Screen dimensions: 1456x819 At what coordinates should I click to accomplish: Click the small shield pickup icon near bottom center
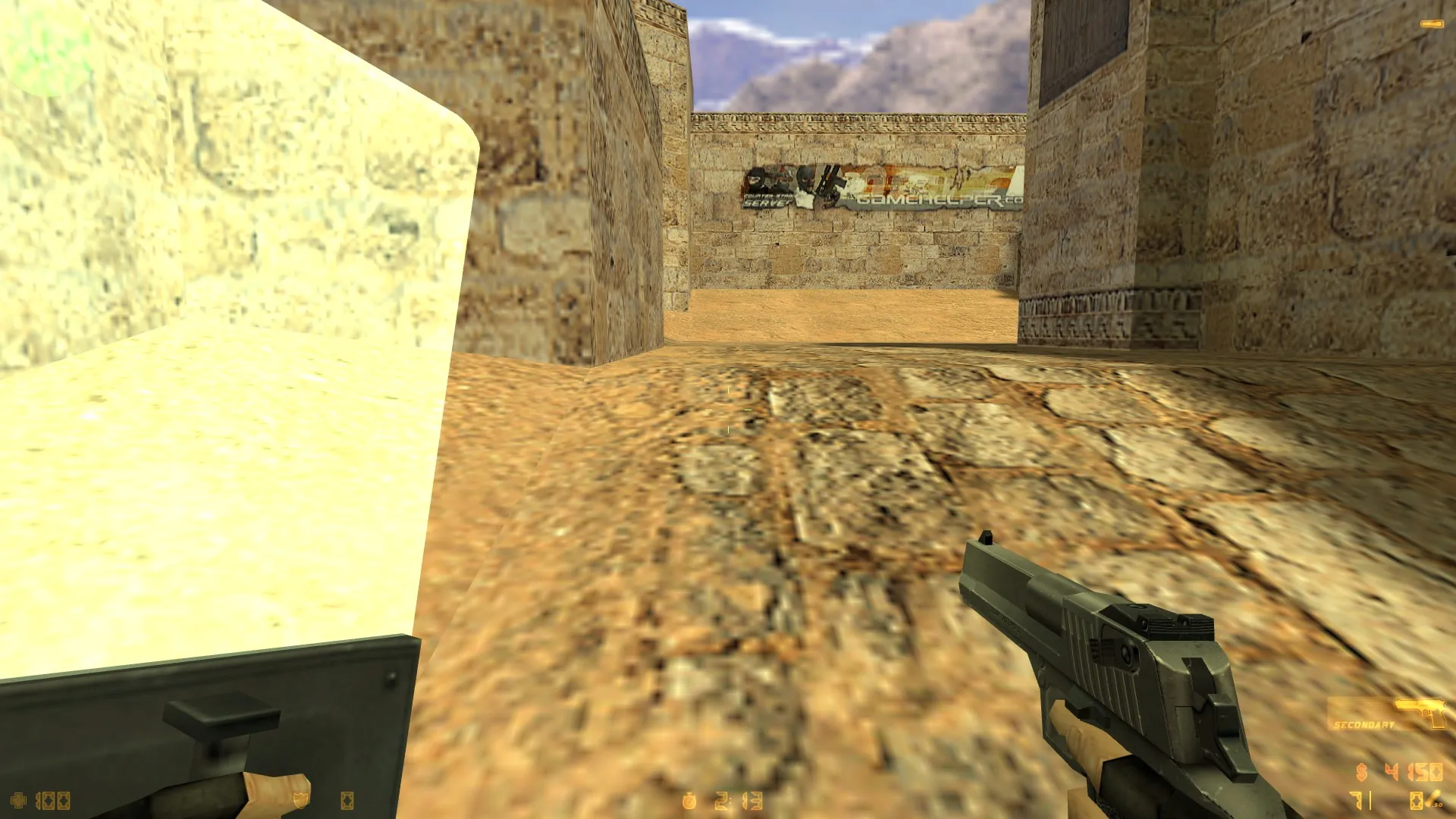[300, 800]
